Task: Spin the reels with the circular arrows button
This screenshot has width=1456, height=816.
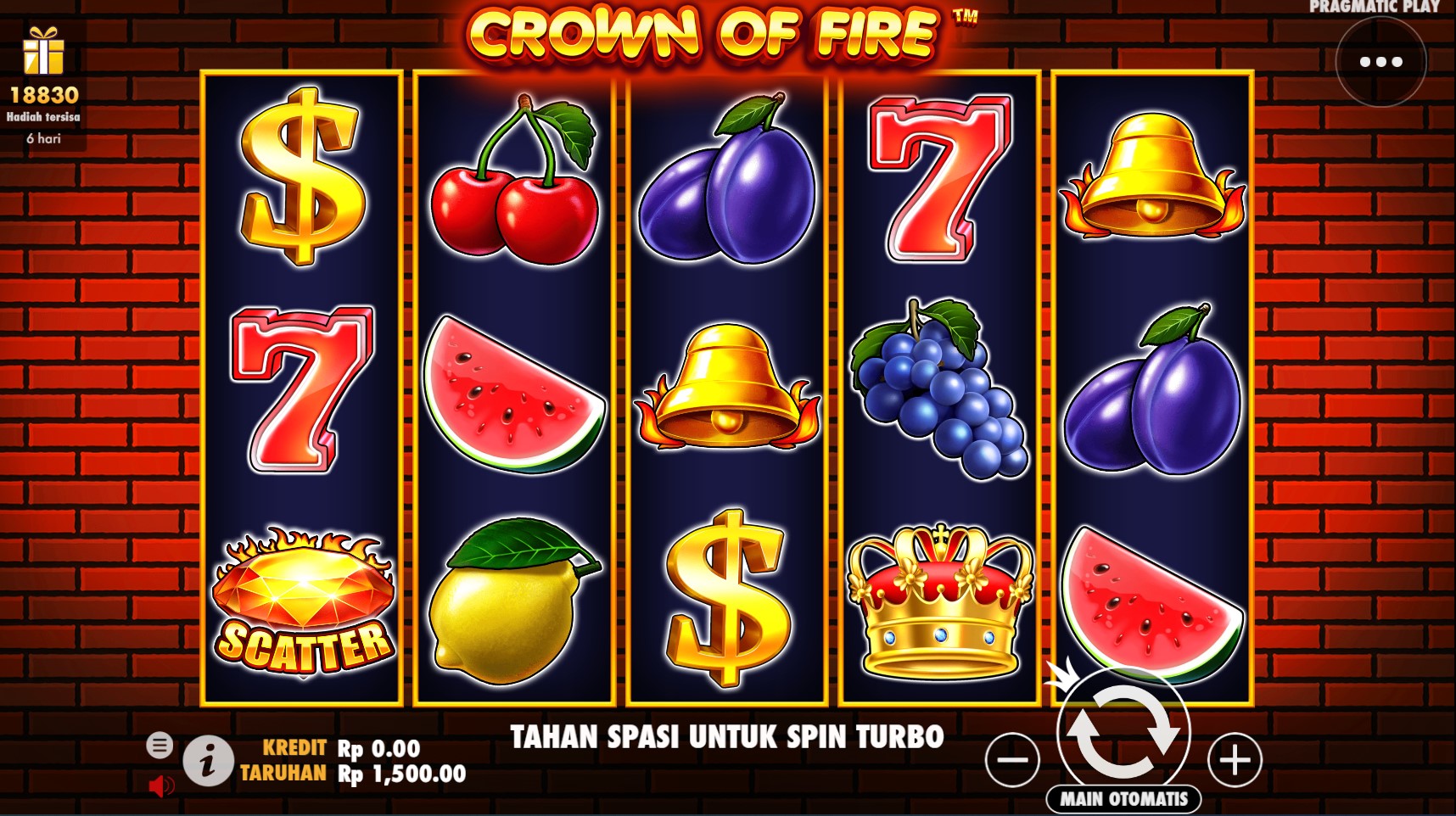Action: (1123, 730)
